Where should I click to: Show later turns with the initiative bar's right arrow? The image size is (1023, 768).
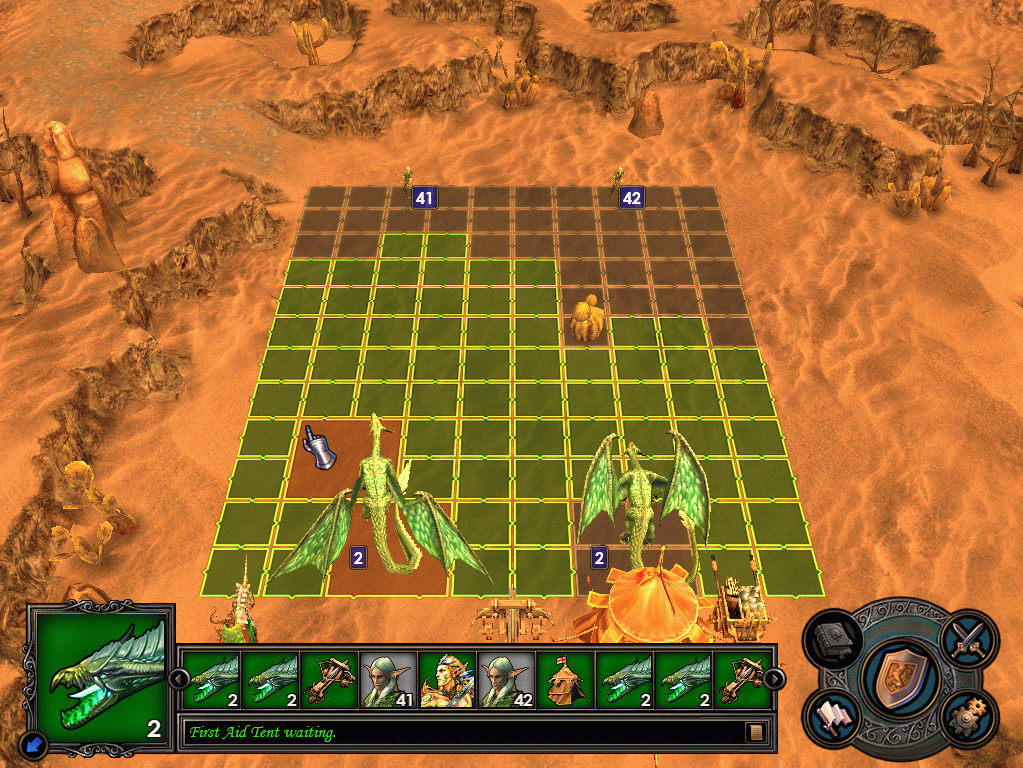click(x=774, y=679)
